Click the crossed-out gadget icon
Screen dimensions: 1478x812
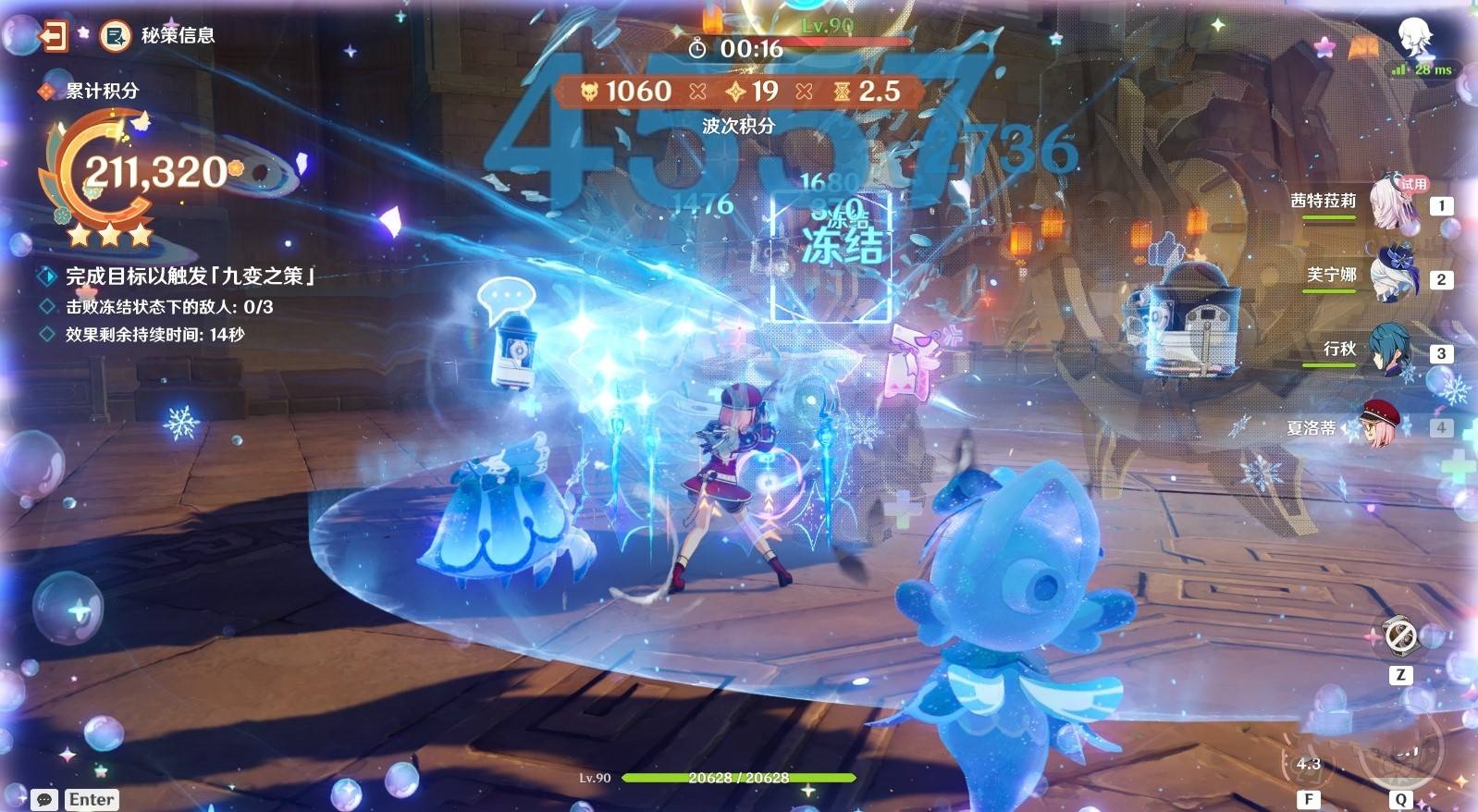1400,636
